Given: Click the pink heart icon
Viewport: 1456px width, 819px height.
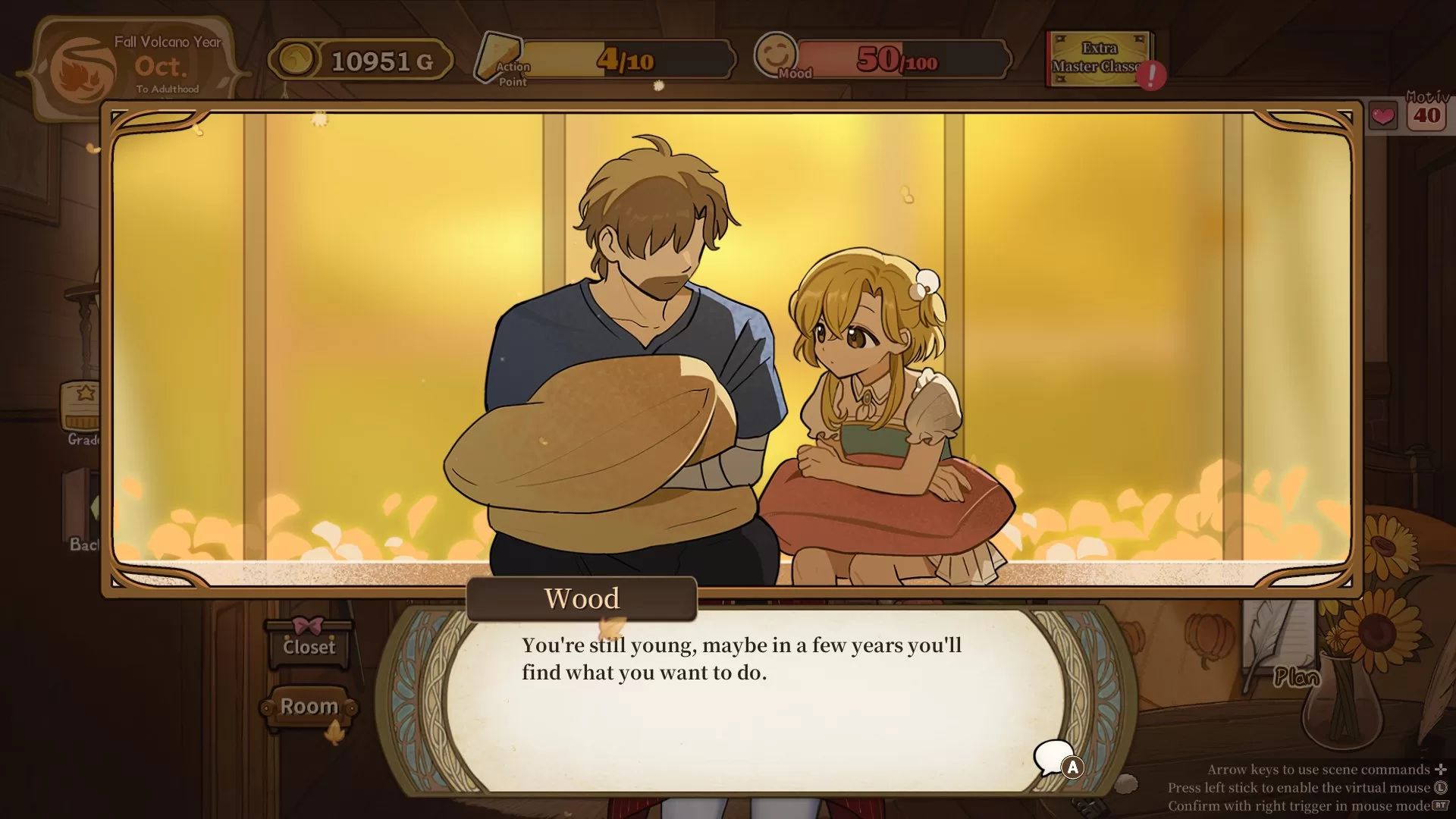Looking at the screenshot, I should tap(1382, 116).
